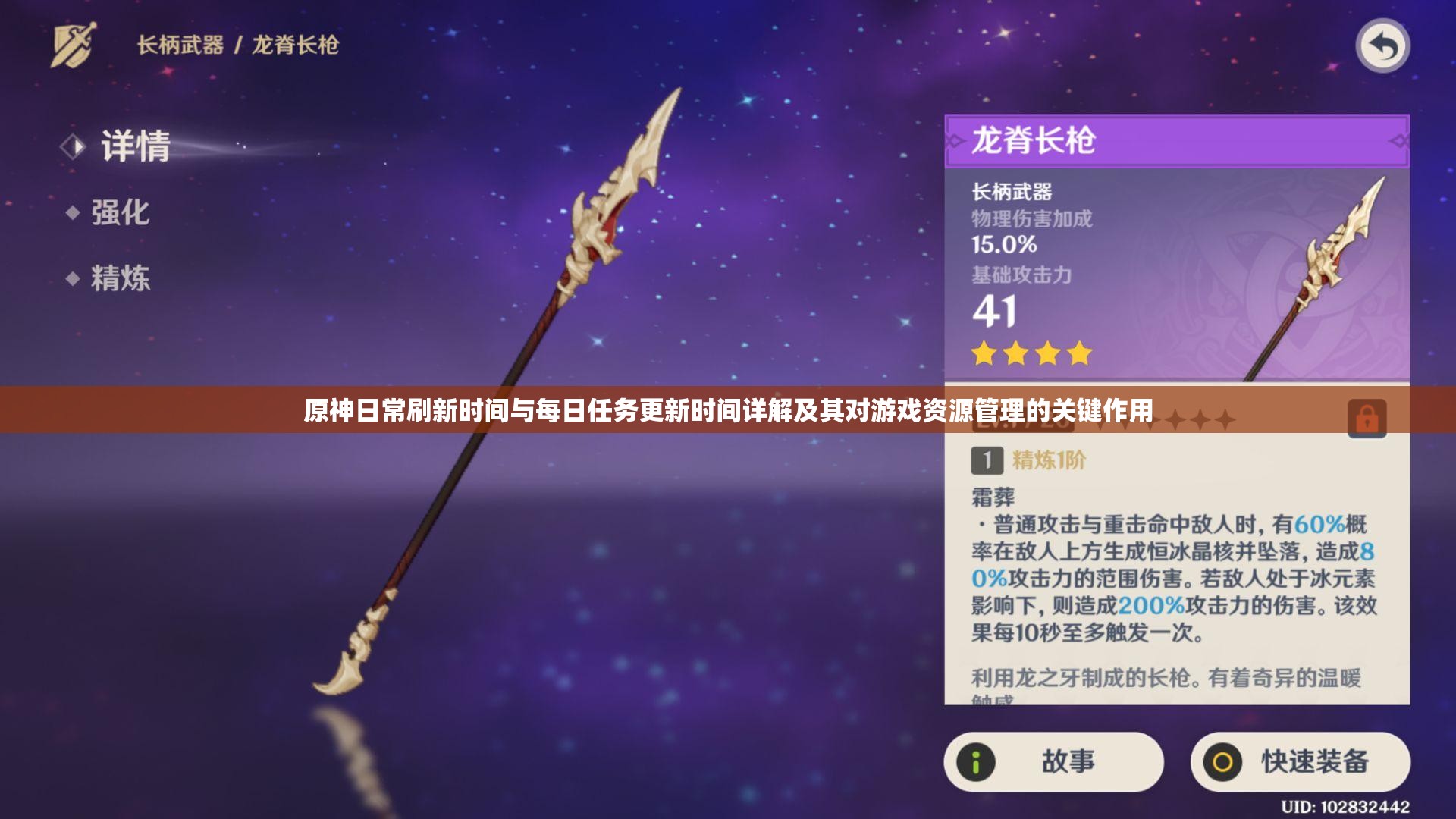Screen dimensions: 1456x819
Task: Open the 长柄武器 category breadcrumb
Action: (180, 44)
